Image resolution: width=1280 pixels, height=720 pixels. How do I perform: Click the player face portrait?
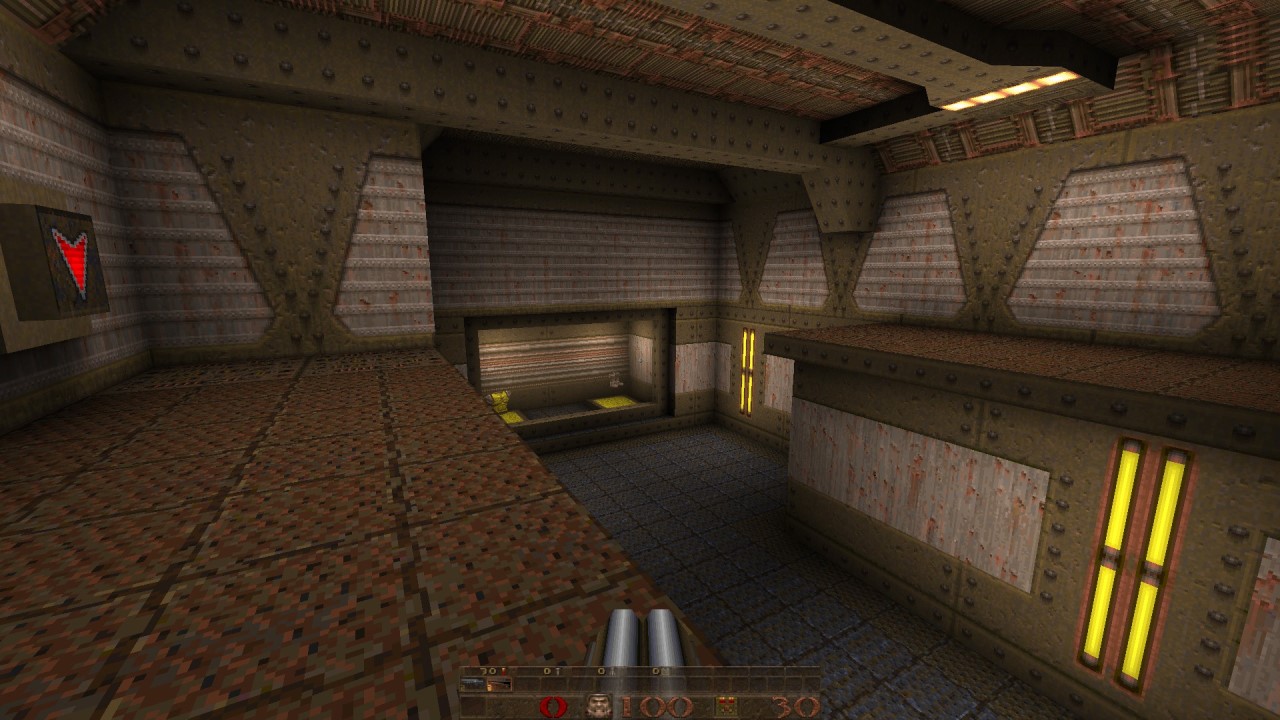click(600, 706)
